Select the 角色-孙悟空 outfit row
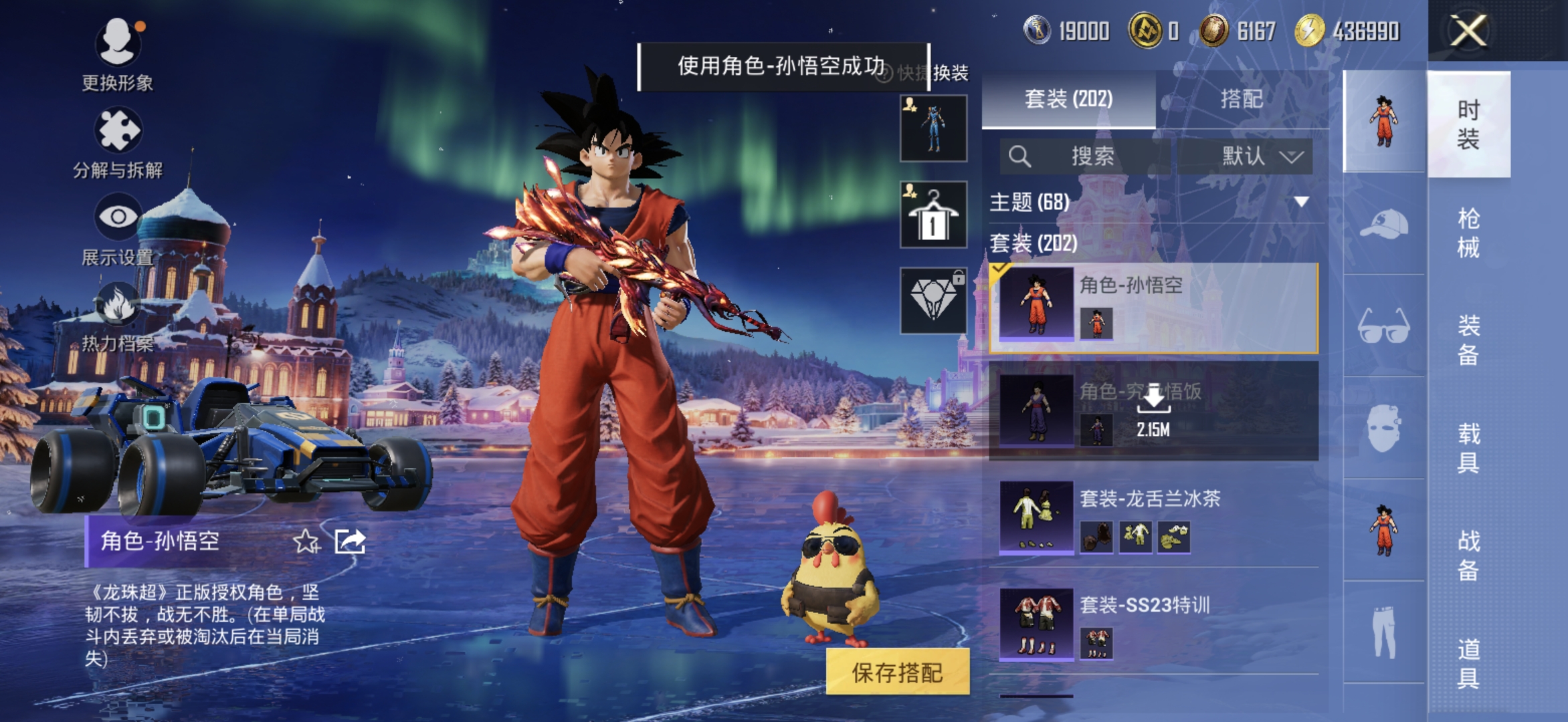Viewport: 1568px width, 722px height. (x=1153, y=308)
